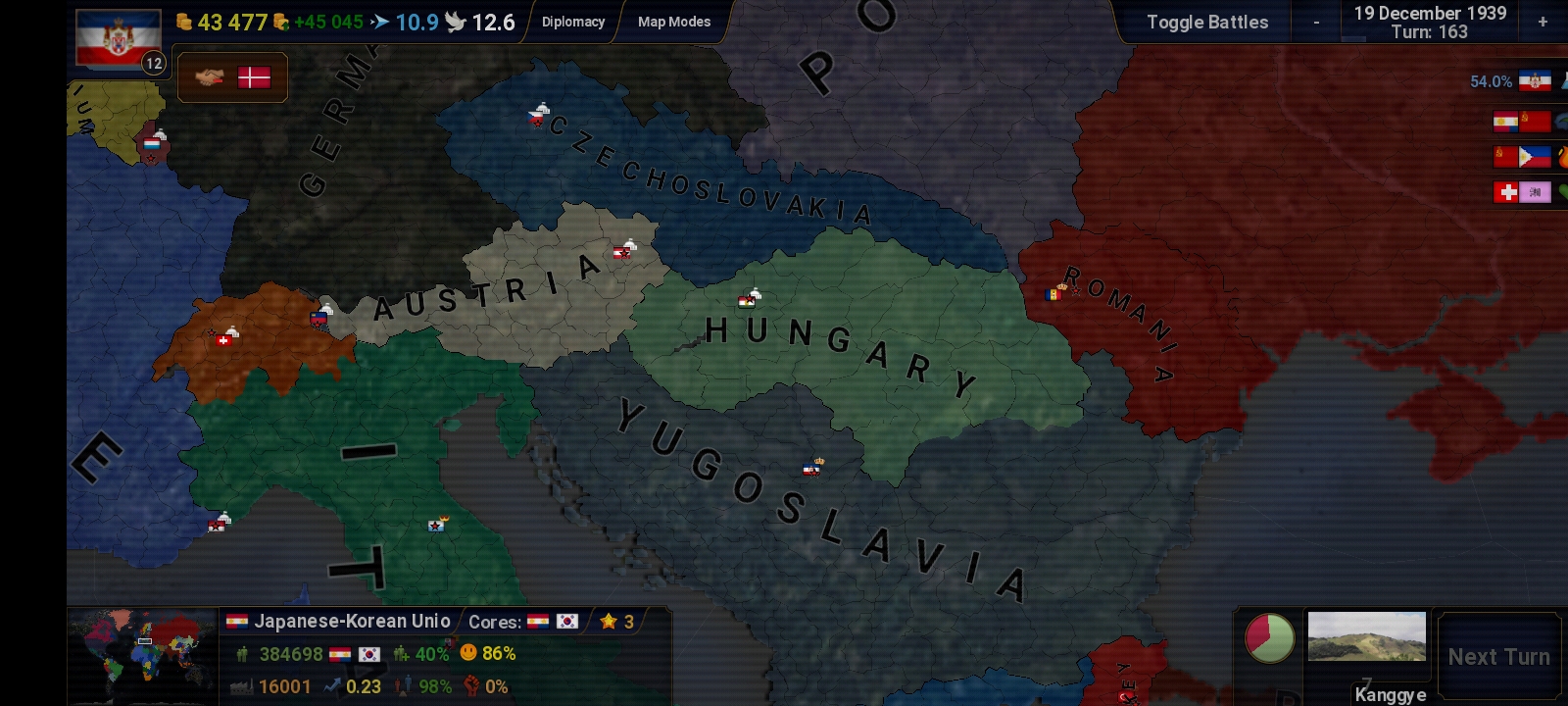Click the green and red pie chart
This screenshot has height=706, width=1568.
[x=1269, y=637]
